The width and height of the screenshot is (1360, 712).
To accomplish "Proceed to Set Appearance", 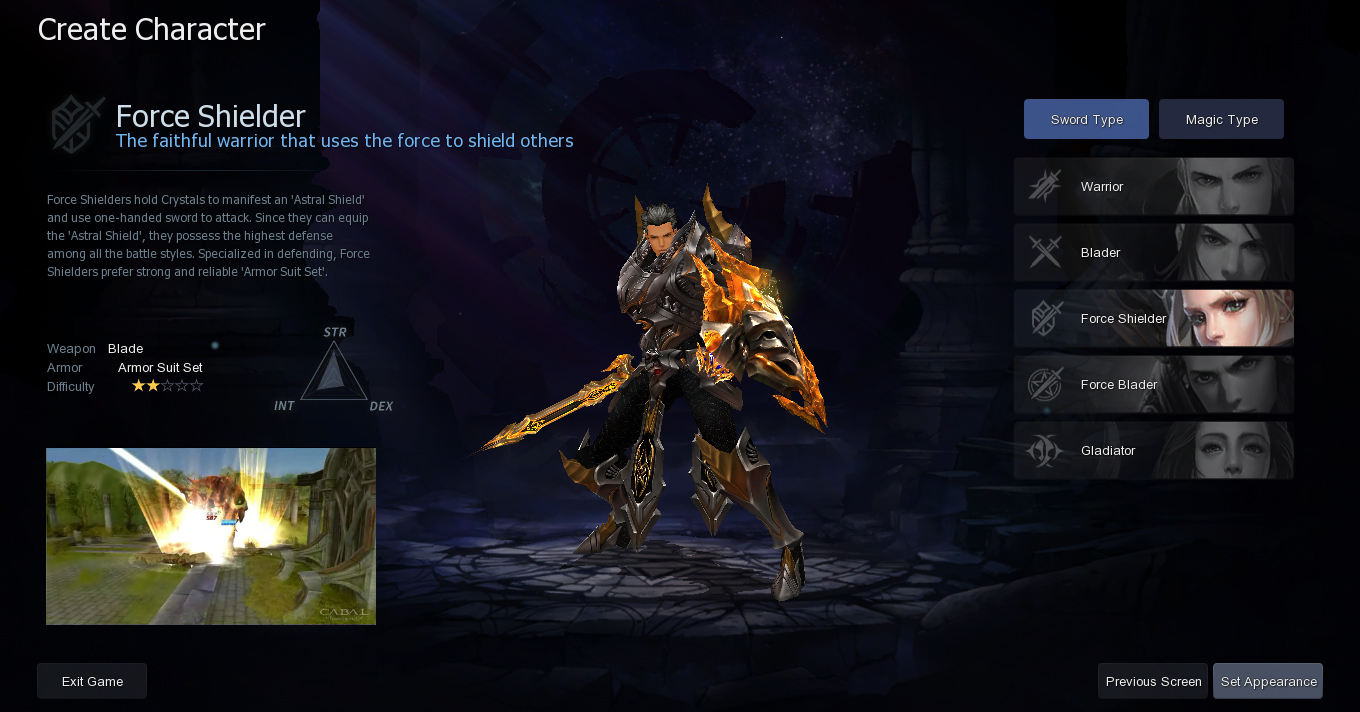I will [x=1268, y=681].
